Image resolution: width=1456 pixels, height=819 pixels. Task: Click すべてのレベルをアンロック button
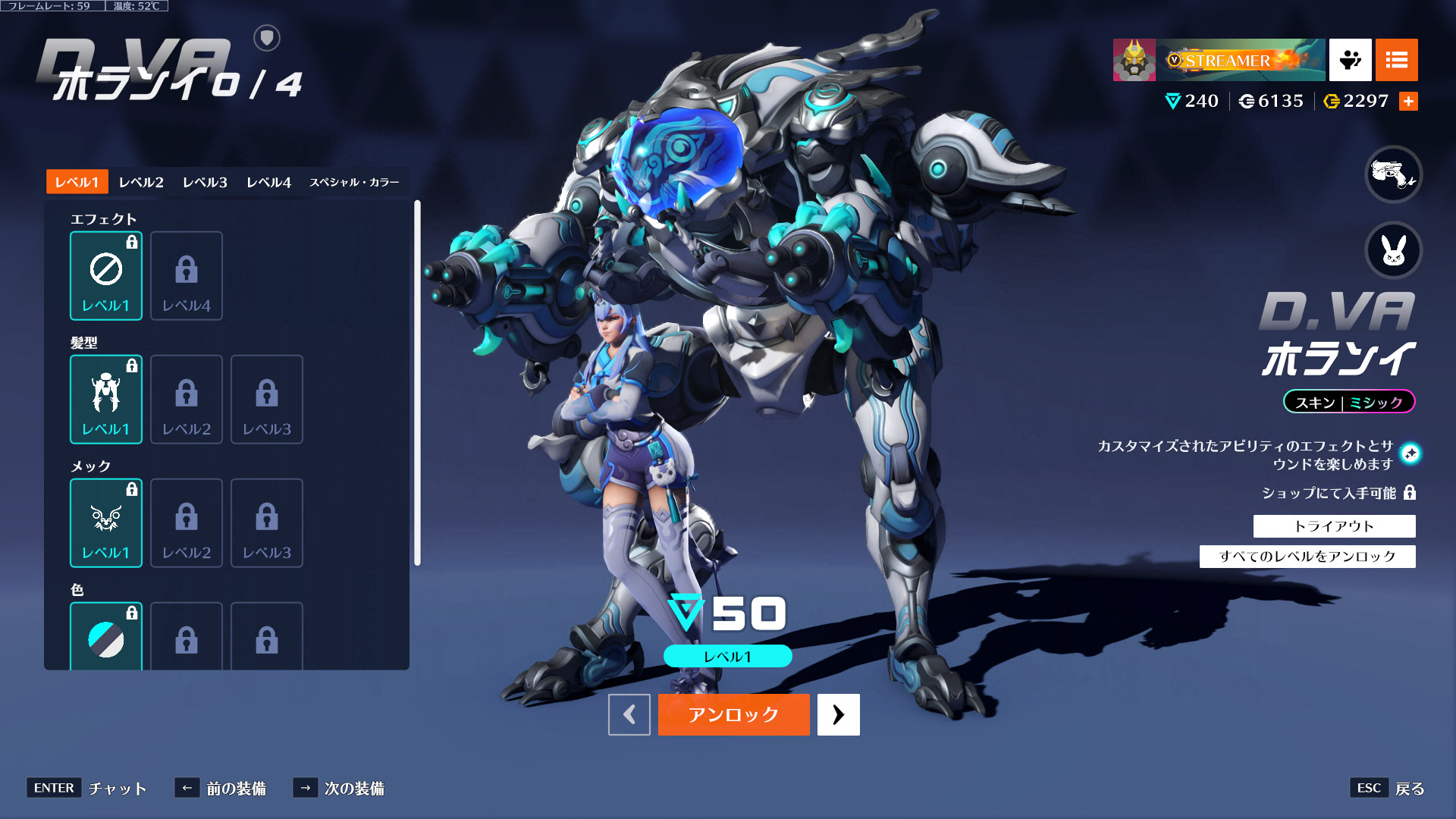click(1307, 557)
